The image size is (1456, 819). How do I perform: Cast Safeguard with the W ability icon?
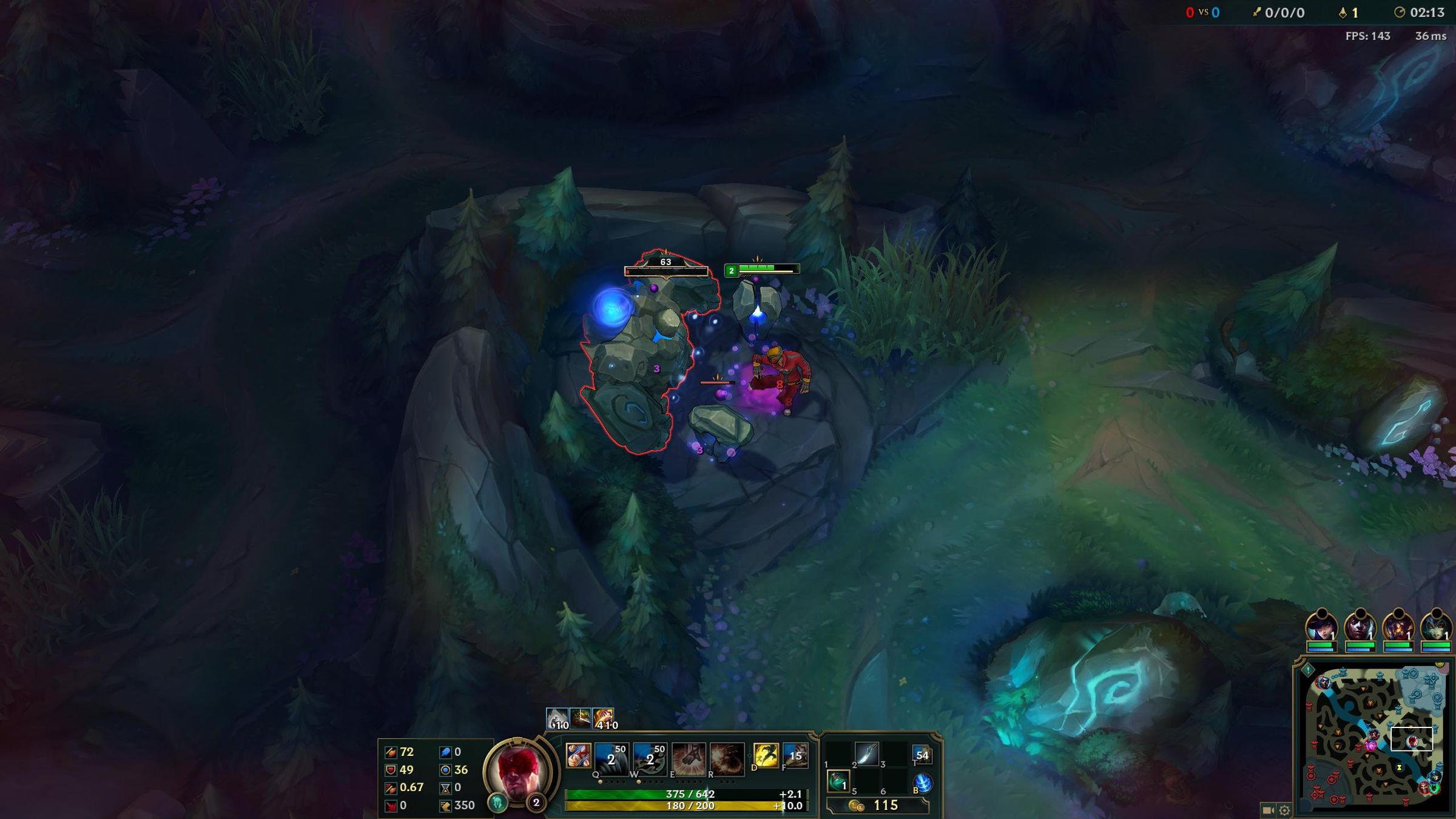point(650,760)
